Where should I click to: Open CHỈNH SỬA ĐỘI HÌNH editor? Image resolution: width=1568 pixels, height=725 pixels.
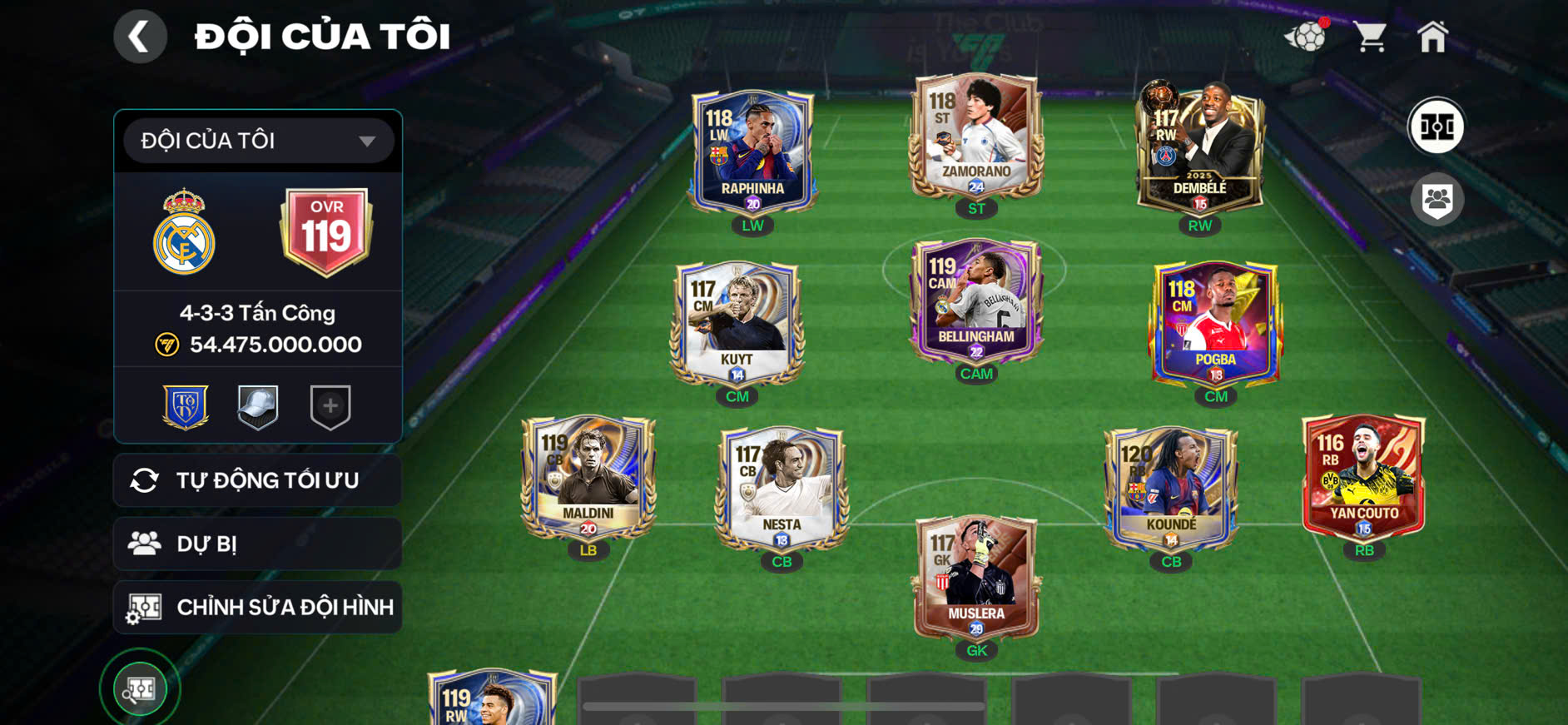point(257,608)
